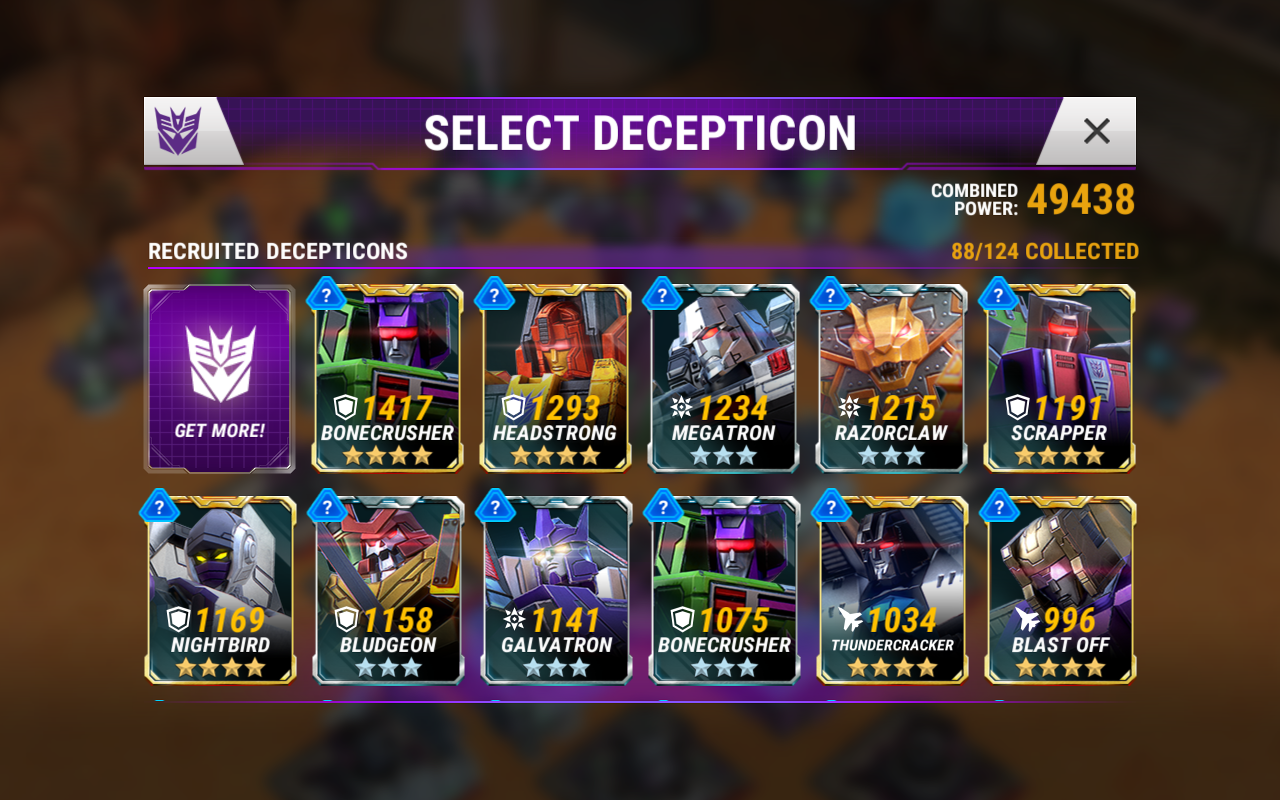Close the Select Decepticon window
The image size is (1280, 800).
[x=1096, y=131]
